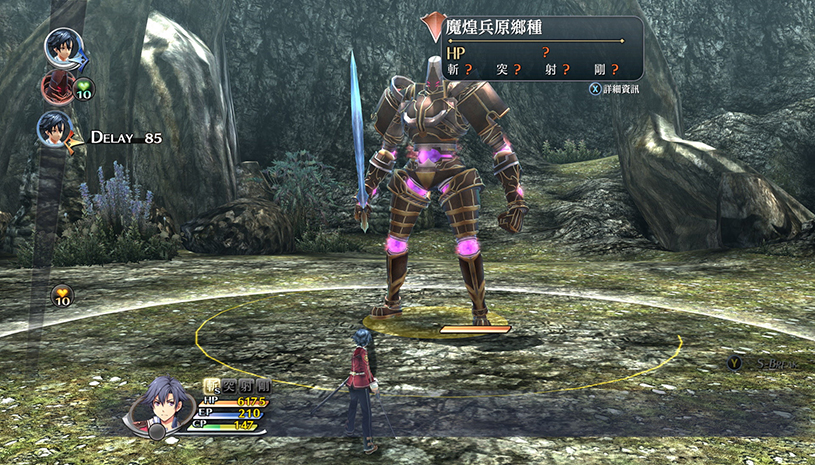
Task: Click the 剛 strike attribute icon by Rean
Action: point(264,384)
